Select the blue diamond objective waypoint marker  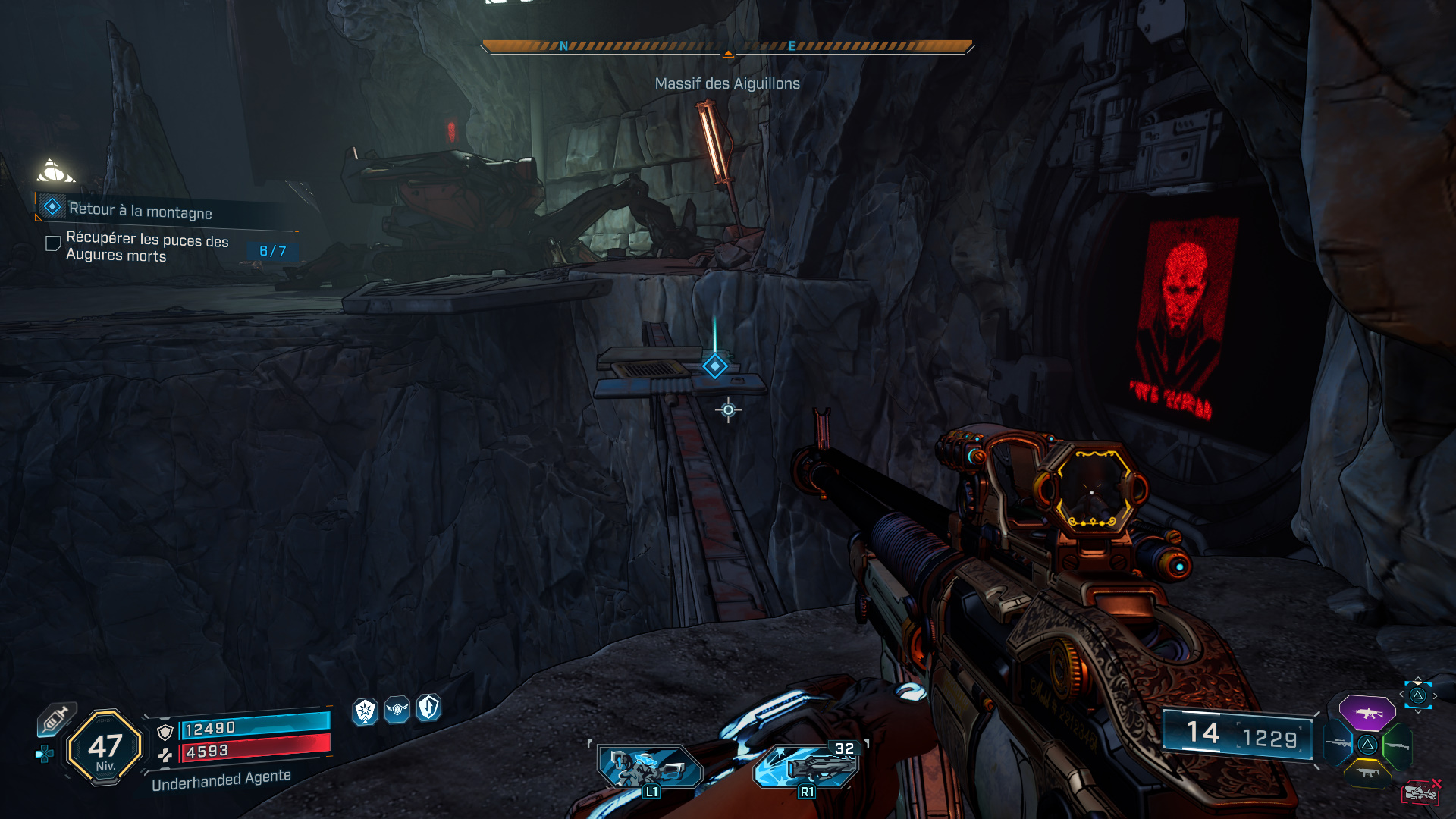[714, 366]
